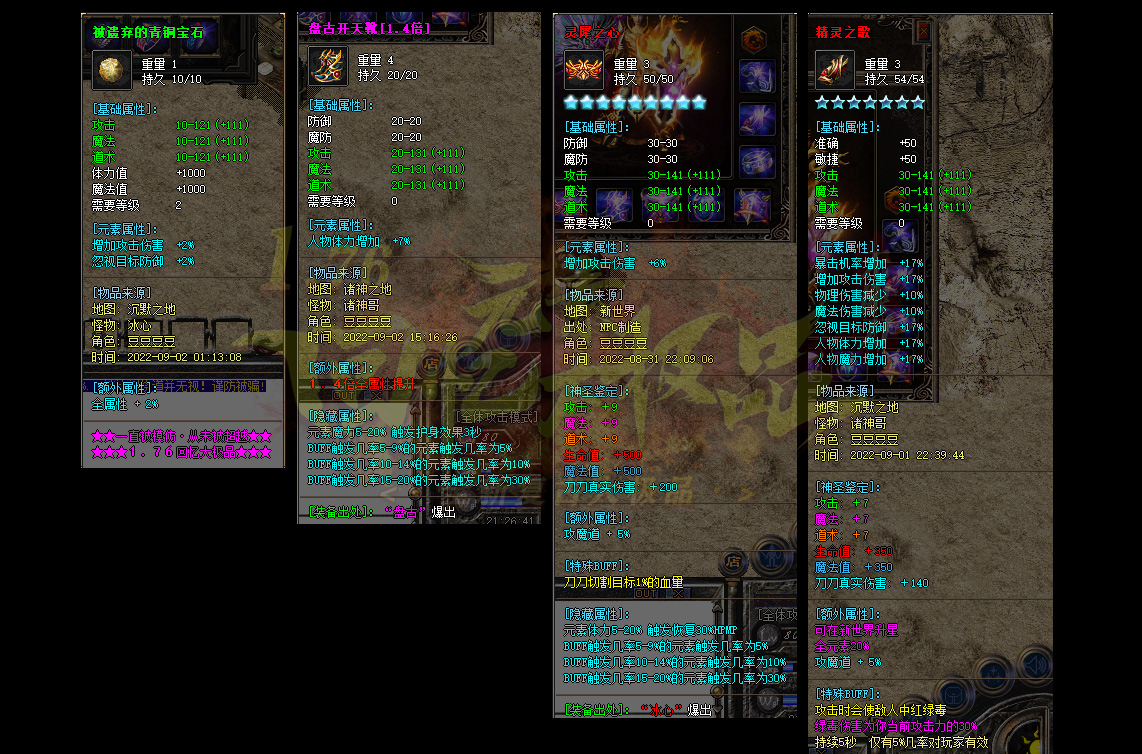Select the orange dragon medallion slot

point(751,40)
